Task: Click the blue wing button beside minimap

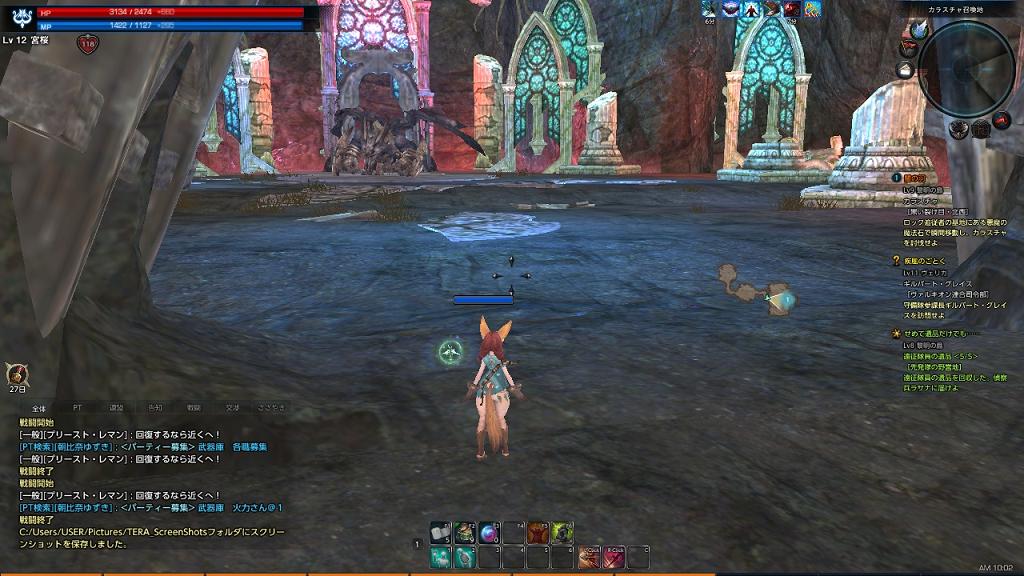Action: tap(920, 30)
